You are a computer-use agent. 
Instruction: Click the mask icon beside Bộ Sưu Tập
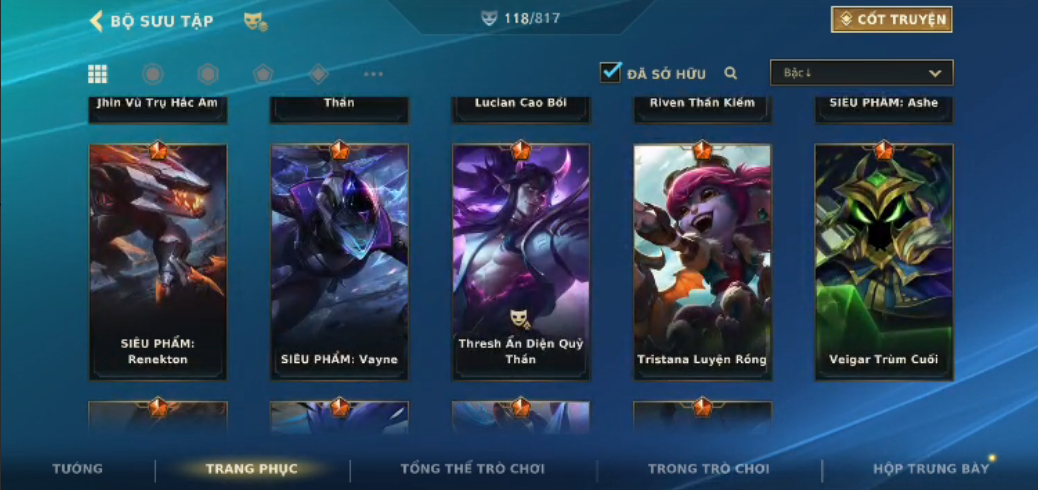(x=255, y=21)
